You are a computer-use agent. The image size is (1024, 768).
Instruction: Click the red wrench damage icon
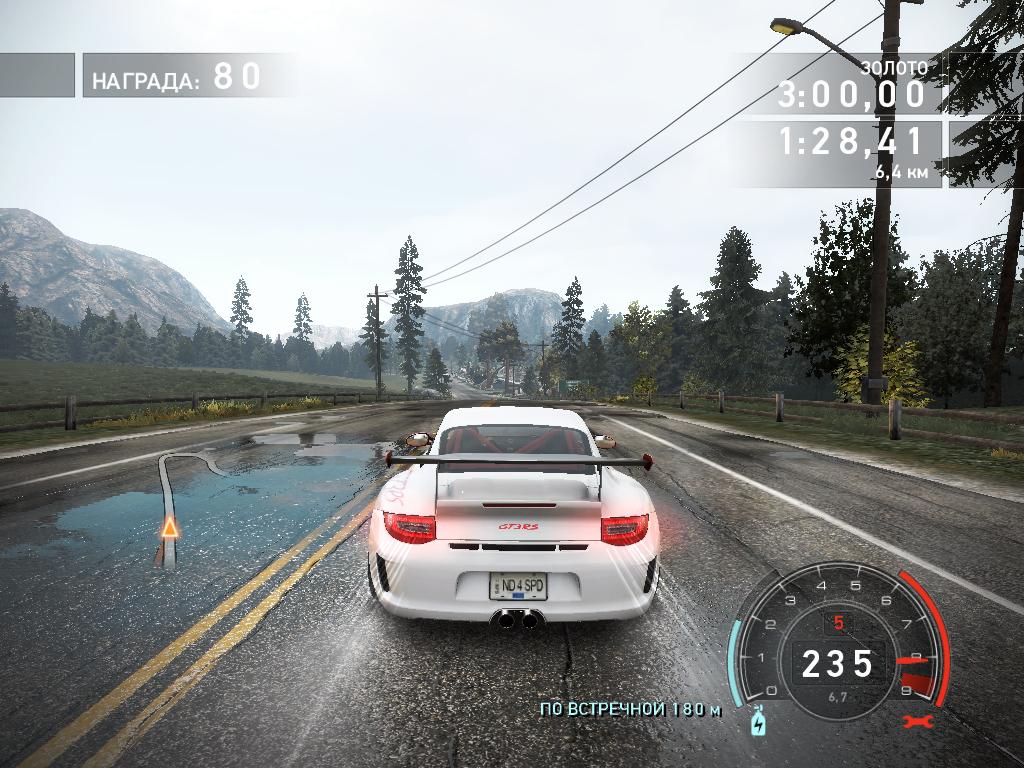pyautogui.click(x=910, y=720)
